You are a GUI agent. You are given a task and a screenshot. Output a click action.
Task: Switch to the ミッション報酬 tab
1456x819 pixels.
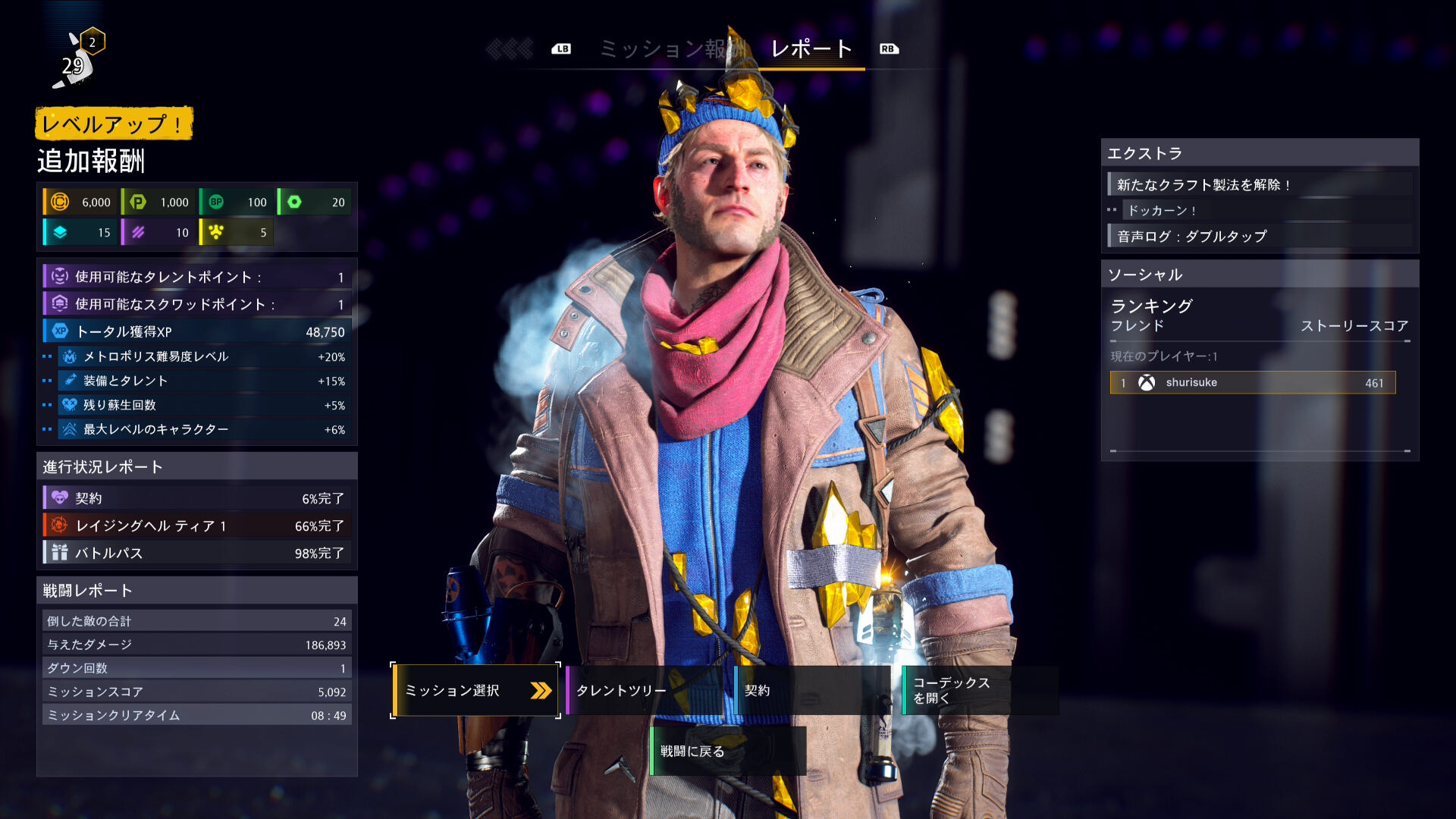[x=670, y=49]
